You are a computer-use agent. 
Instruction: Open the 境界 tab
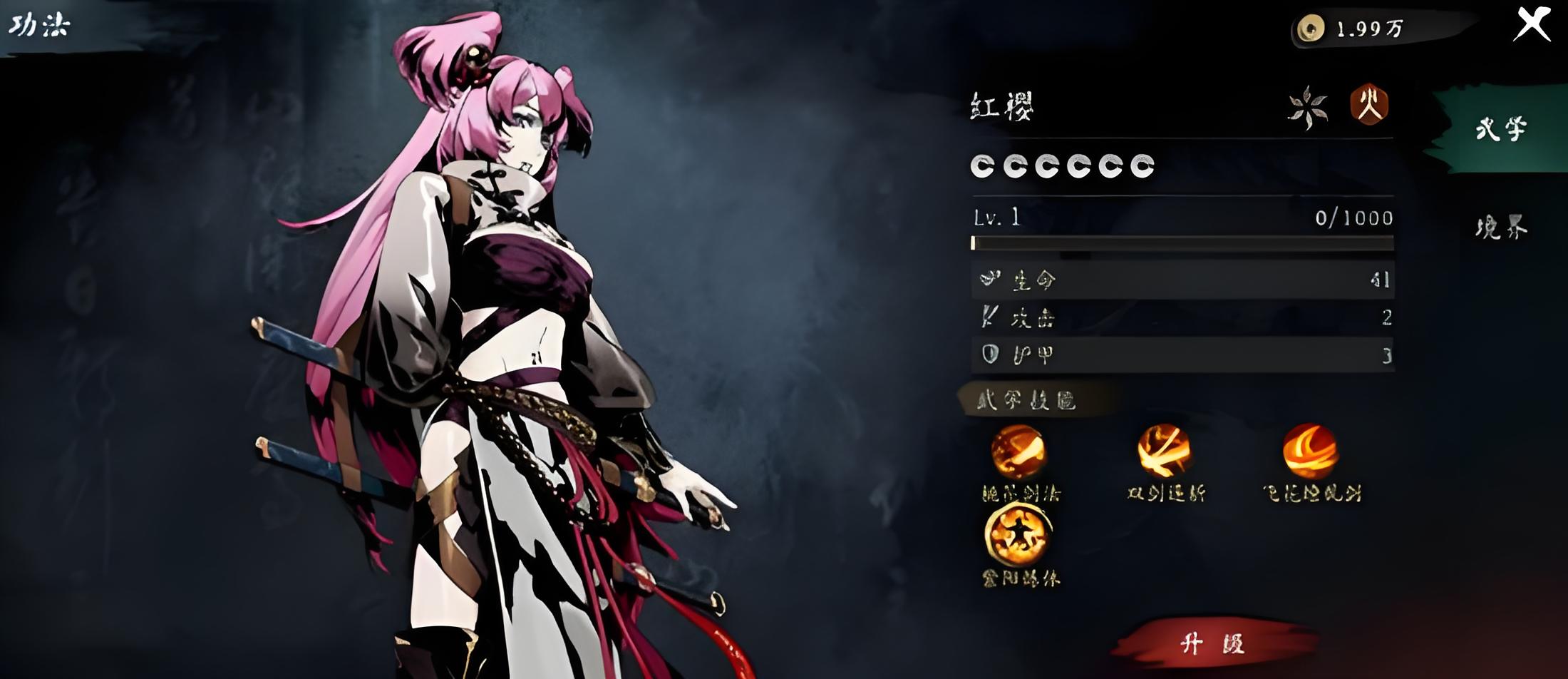pos(1500,228)
